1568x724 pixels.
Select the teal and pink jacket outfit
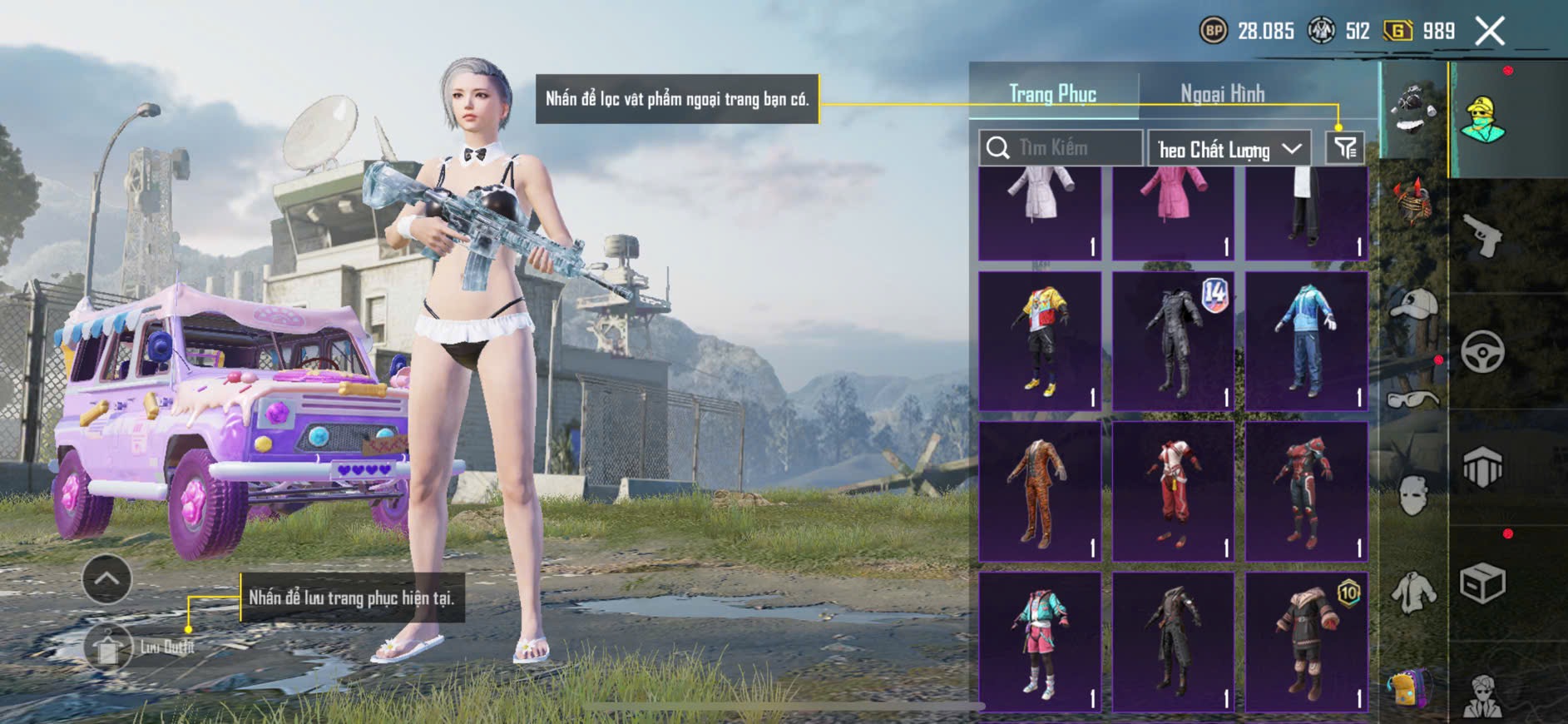tap(1040, 642)
